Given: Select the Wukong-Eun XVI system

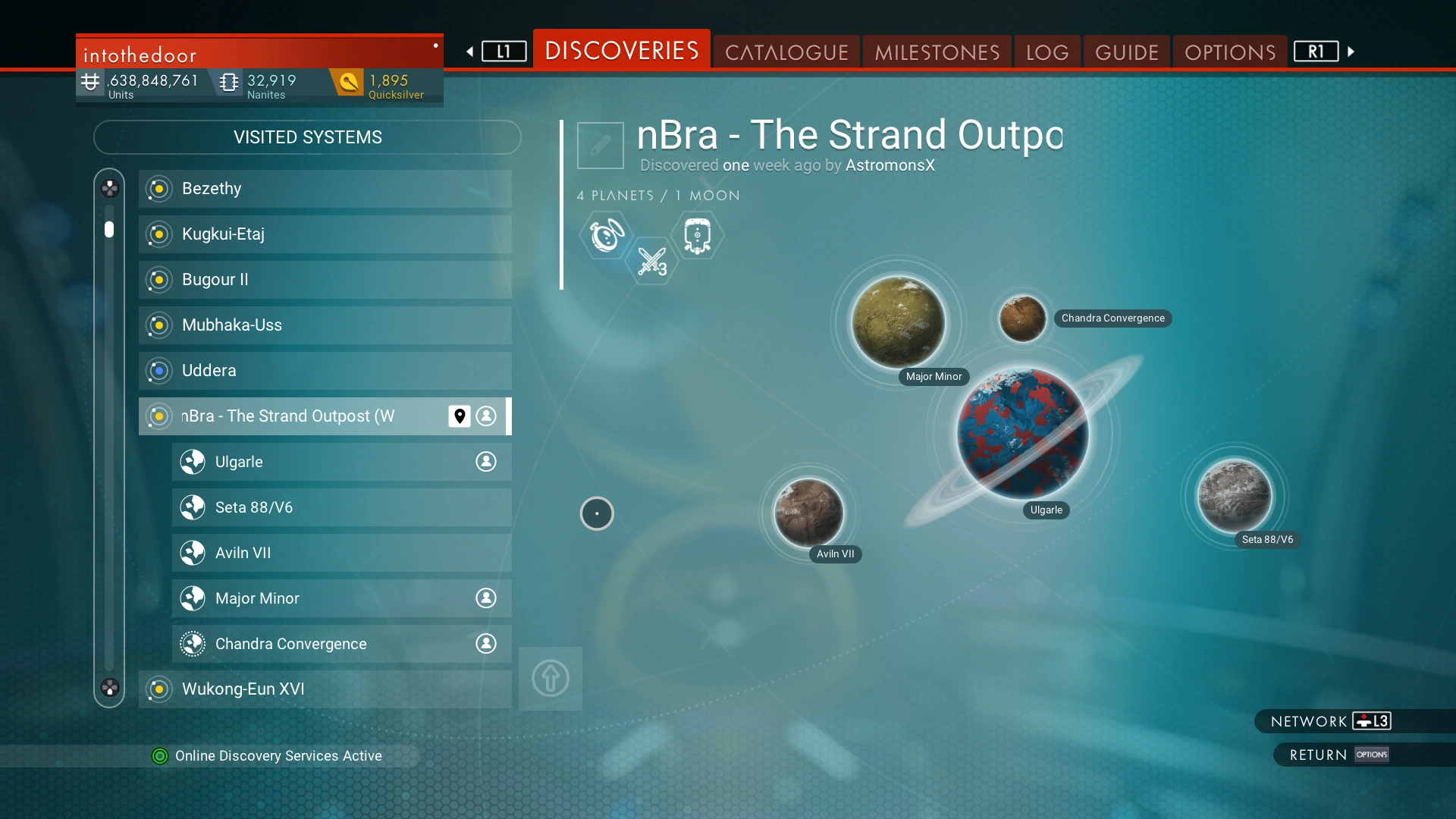Looking at the screenshot, I should coord(325,689).
